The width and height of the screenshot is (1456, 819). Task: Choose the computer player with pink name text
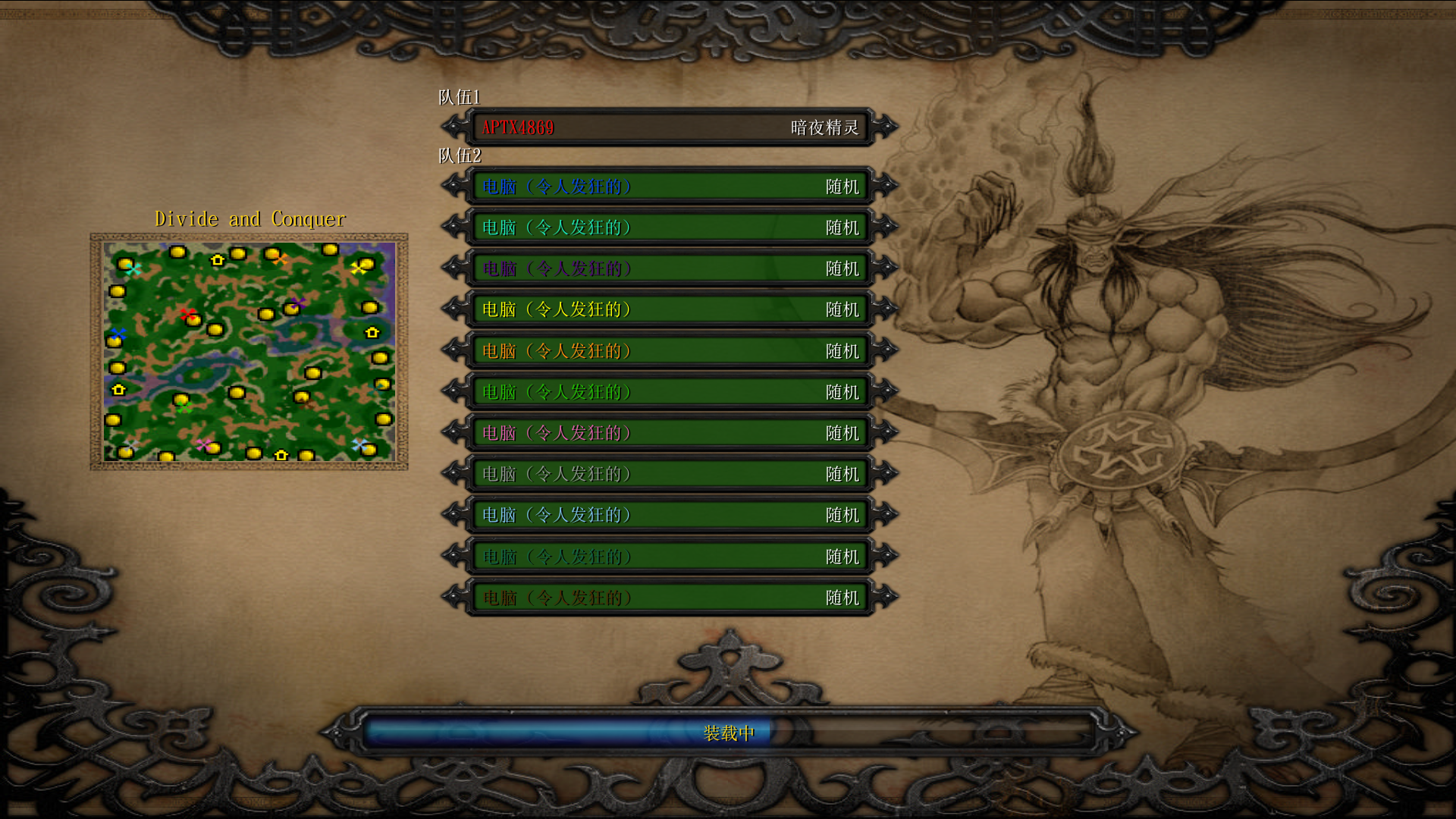(x=669, y=433)
